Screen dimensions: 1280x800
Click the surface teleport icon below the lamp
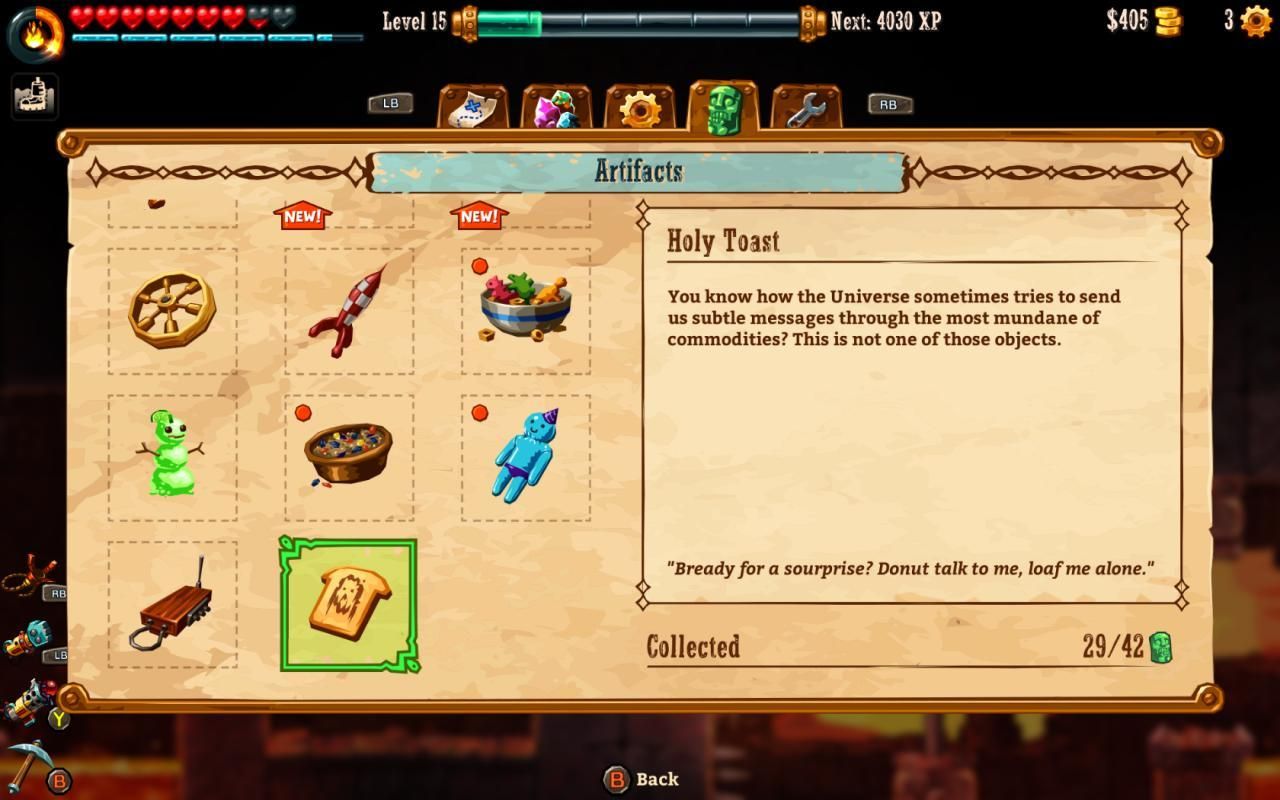coord(35,96)
